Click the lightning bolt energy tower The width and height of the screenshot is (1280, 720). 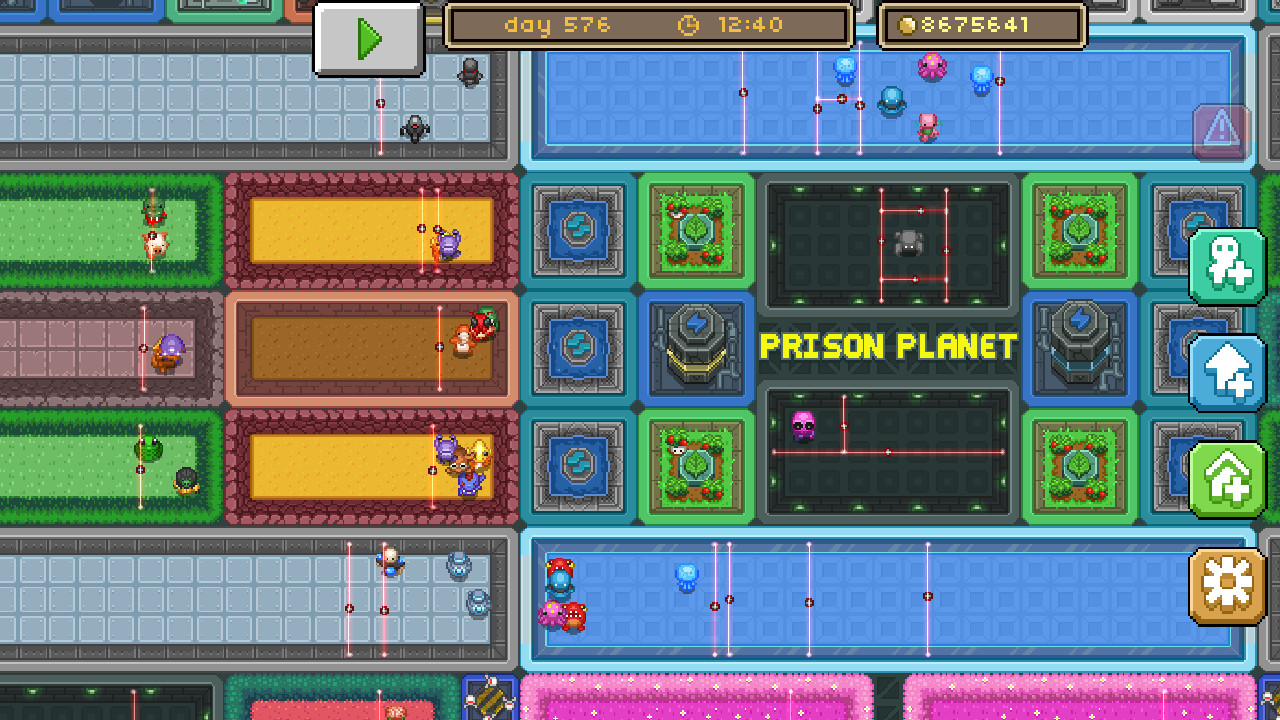(x=697, y=350)
